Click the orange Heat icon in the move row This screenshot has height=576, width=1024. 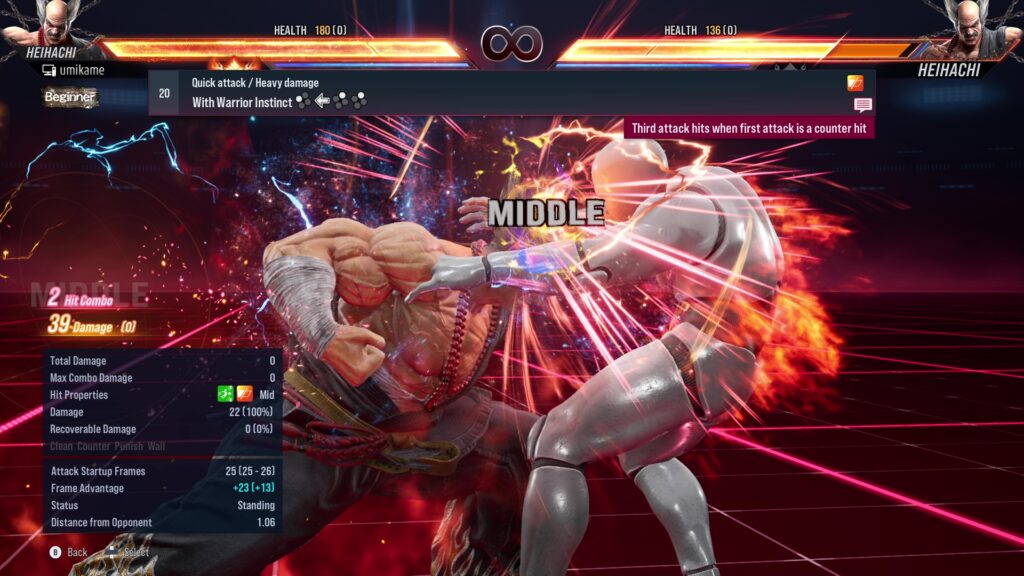855,83
